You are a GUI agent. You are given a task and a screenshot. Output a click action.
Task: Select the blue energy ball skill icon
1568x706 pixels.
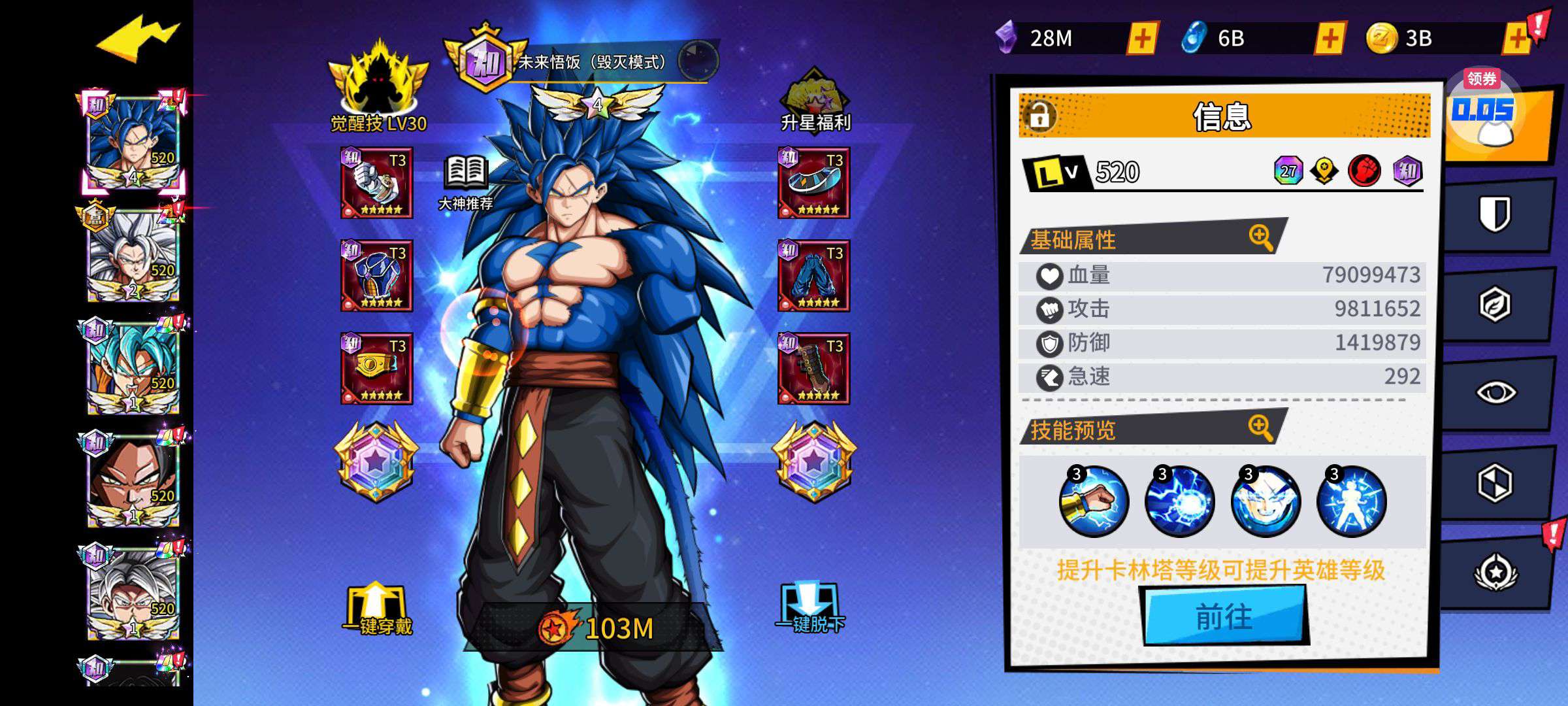[x=1179, y=502]
